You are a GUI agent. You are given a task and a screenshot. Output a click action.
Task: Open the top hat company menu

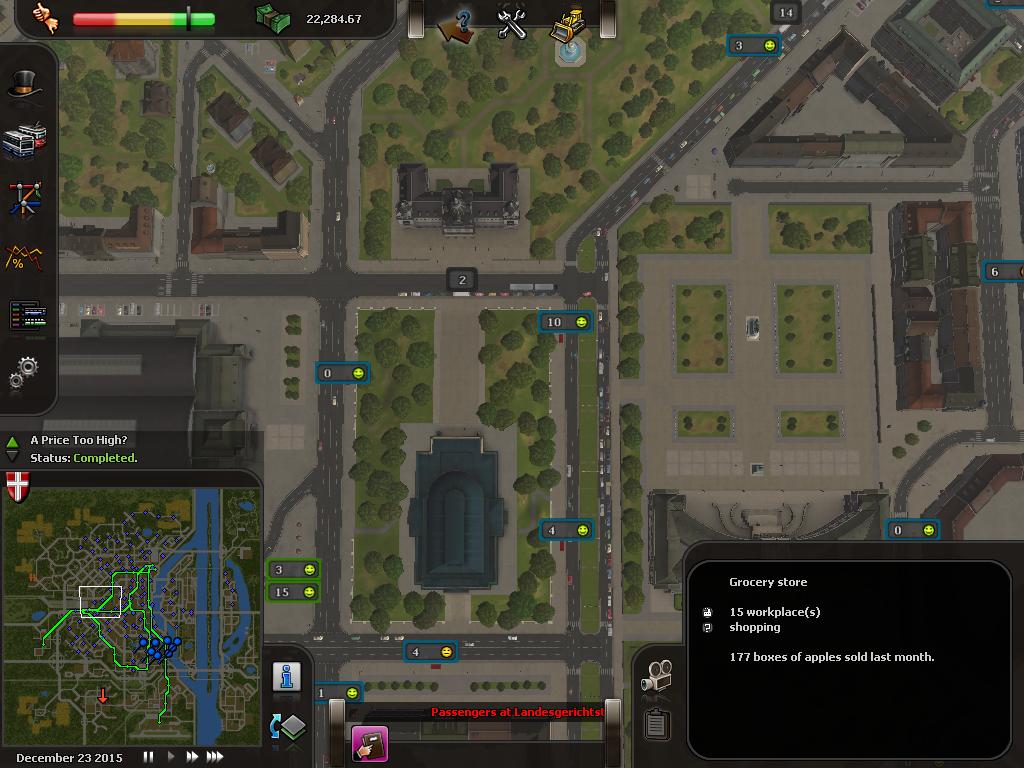[24, 86]
